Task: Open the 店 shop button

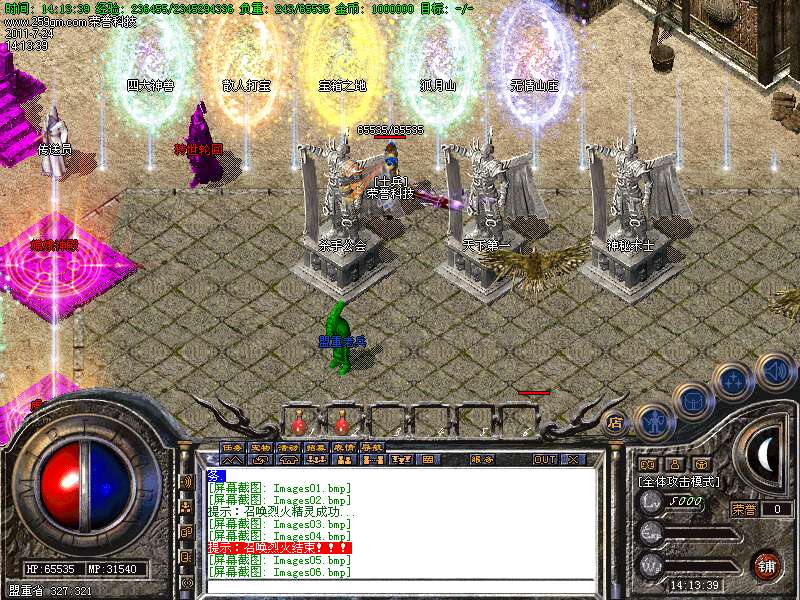Action: (616, 422)
